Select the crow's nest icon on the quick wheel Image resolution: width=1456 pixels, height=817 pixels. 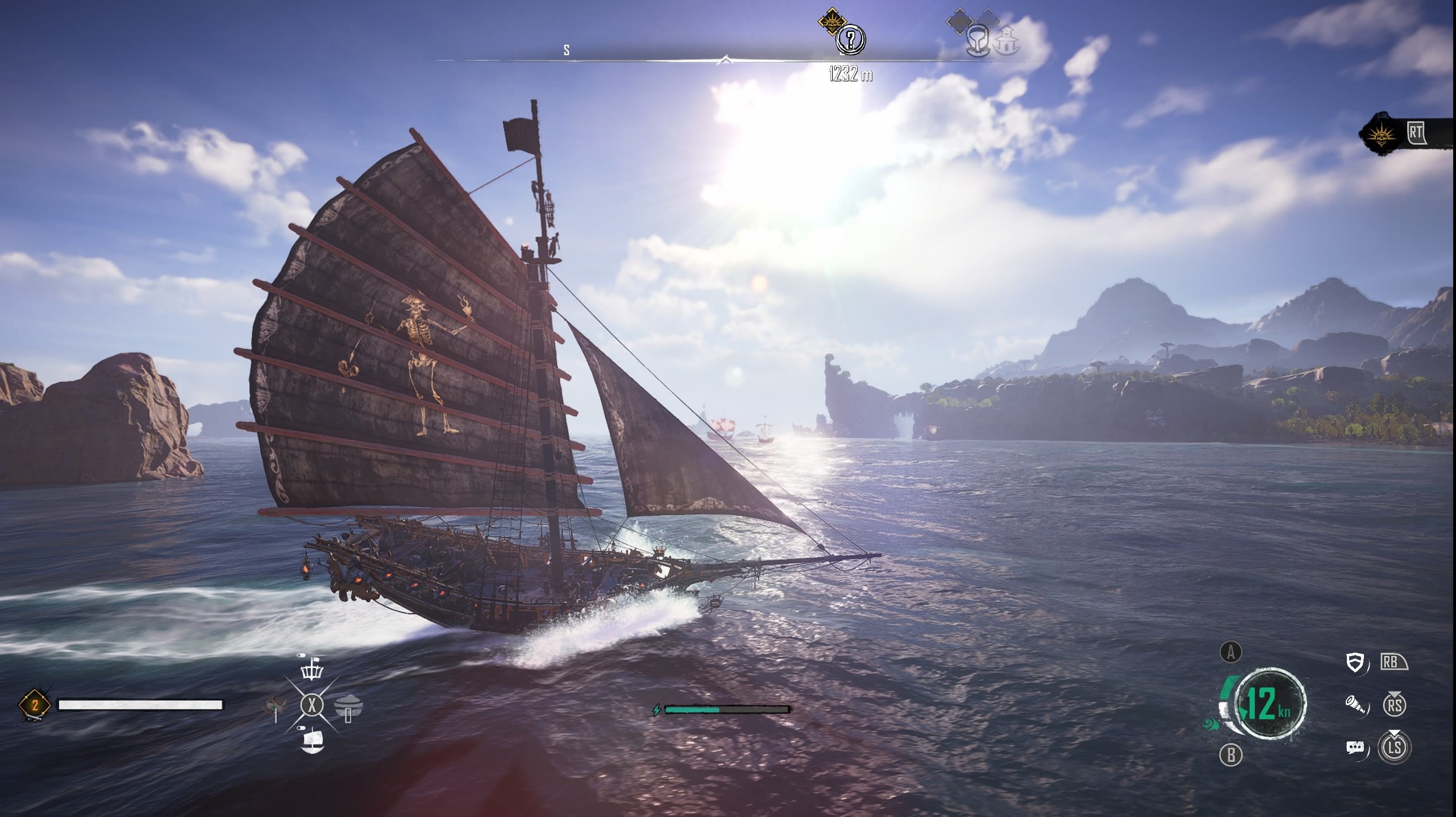[311, 671]
